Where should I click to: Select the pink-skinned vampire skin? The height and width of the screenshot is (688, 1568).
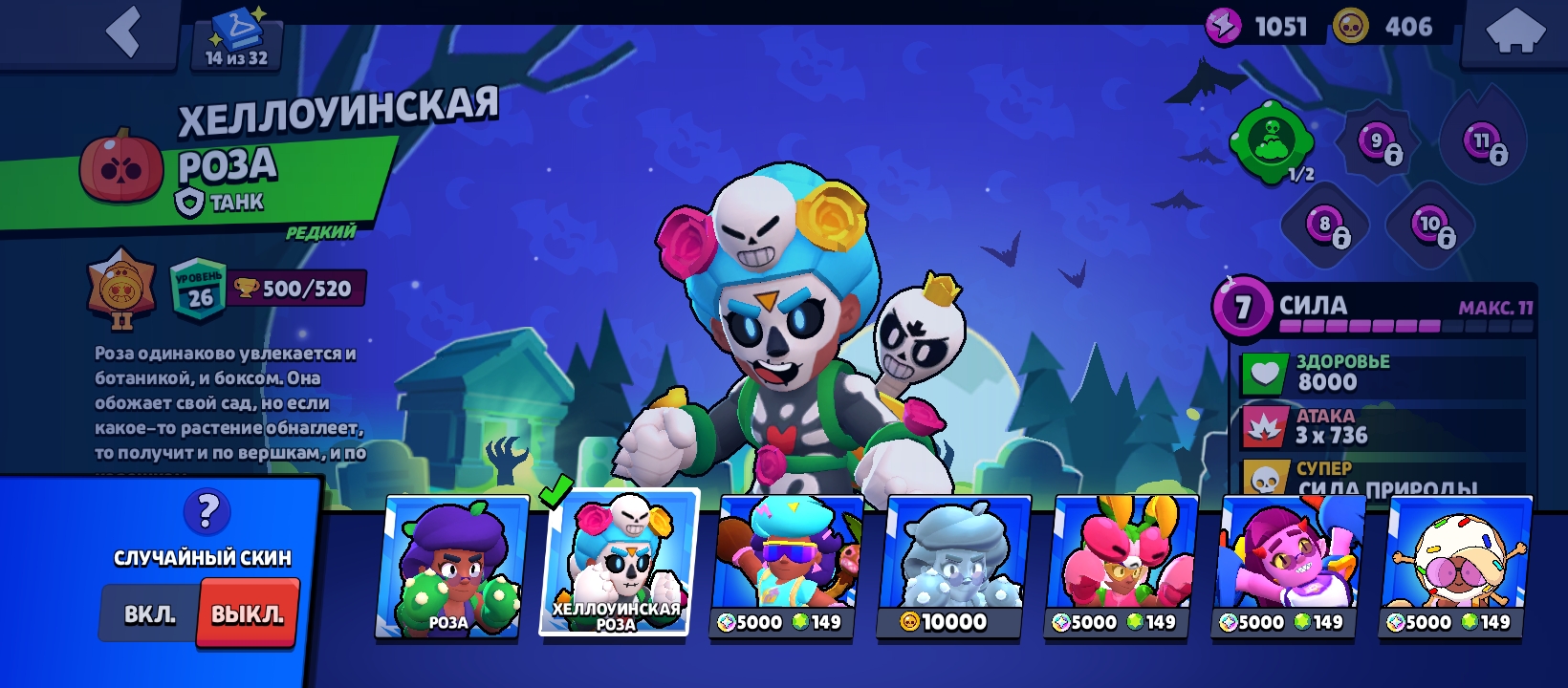1288,567
